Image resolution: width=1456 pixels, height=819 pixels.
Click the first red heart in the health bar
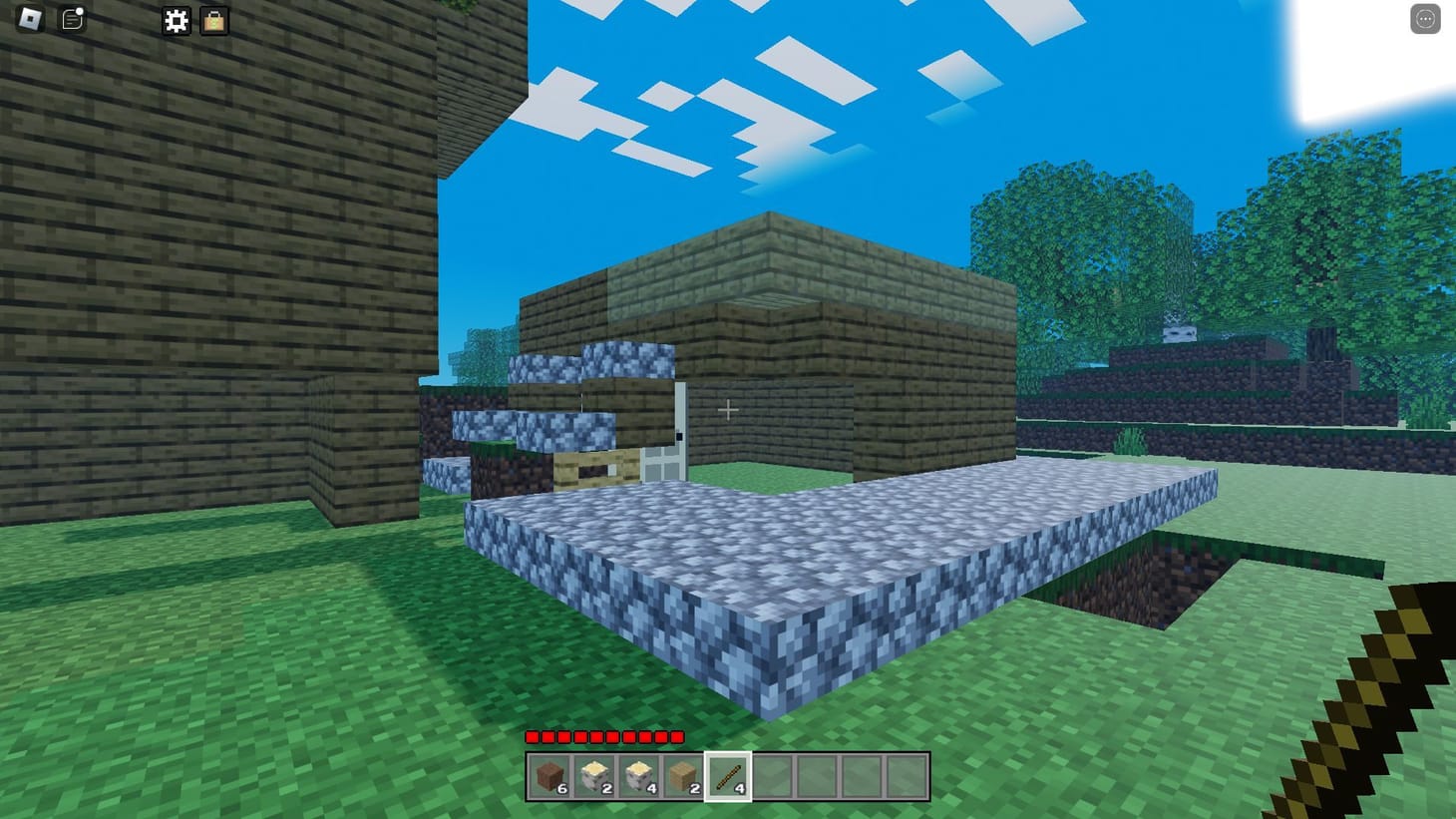531,737
